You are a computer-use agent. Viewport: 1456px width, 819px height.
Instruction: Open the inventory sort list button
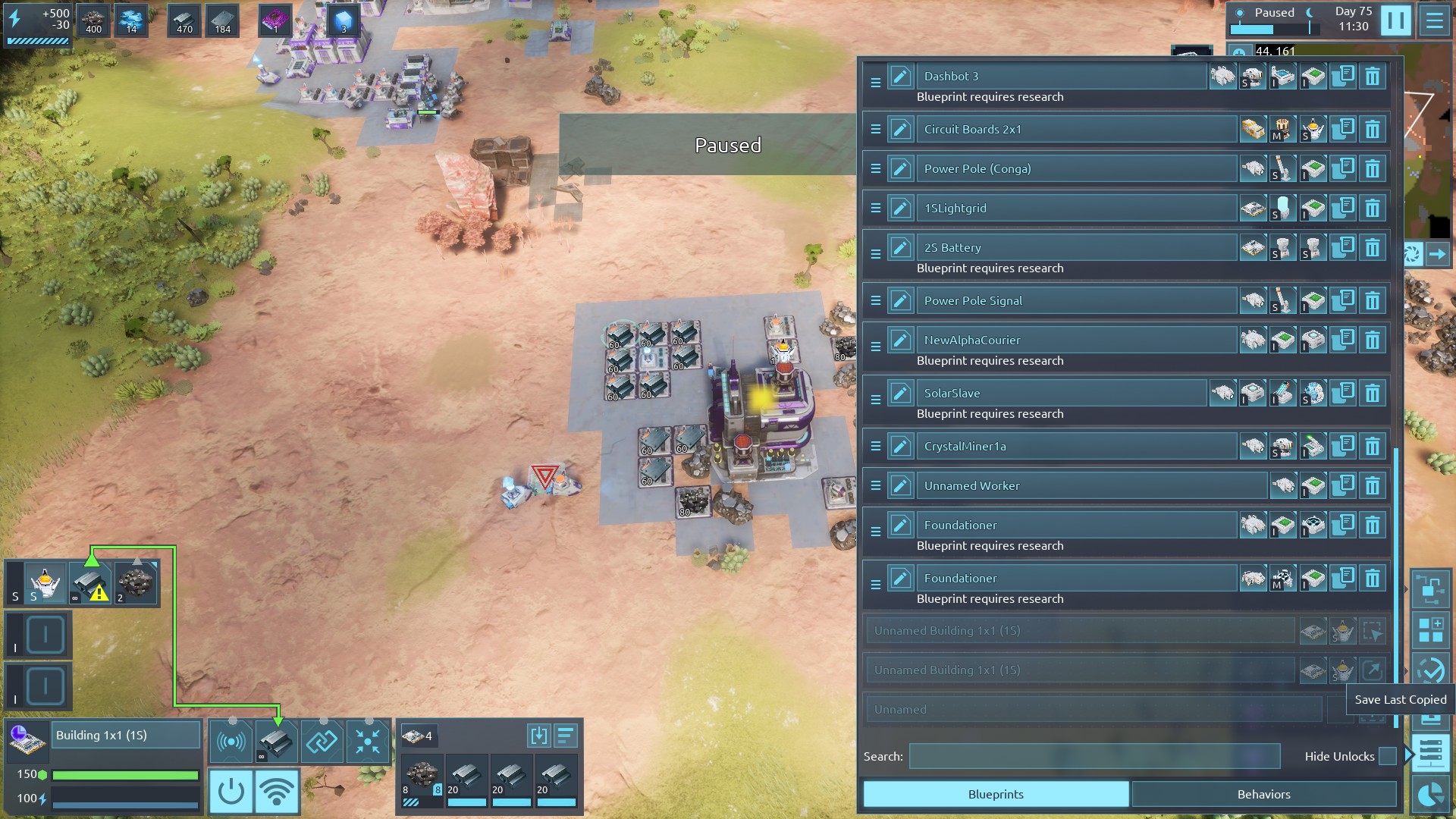coord(566,736)
